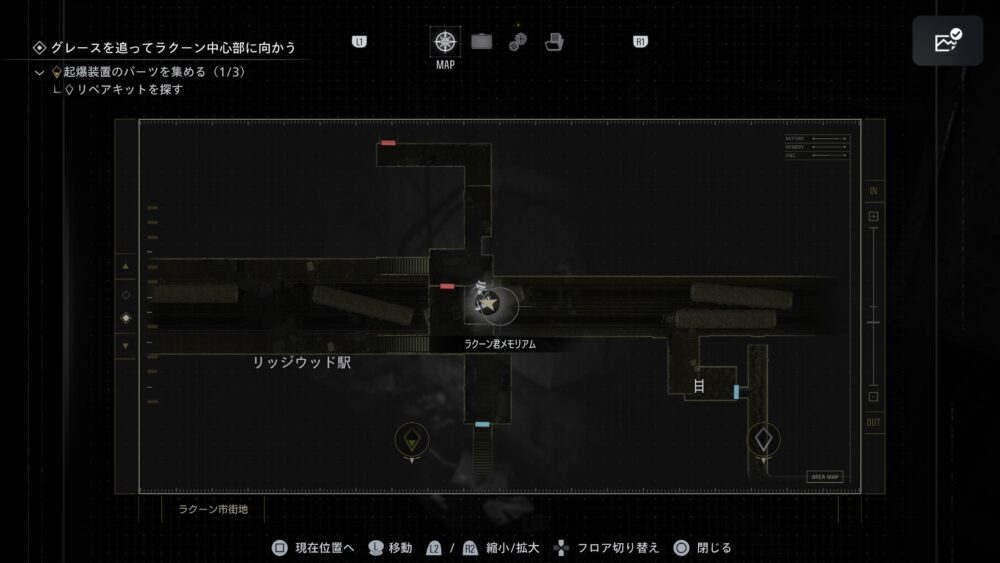This screenshot has height=563, width=1000.
Task: Open the briefcase inventory tab
Action: pos(482,42)
